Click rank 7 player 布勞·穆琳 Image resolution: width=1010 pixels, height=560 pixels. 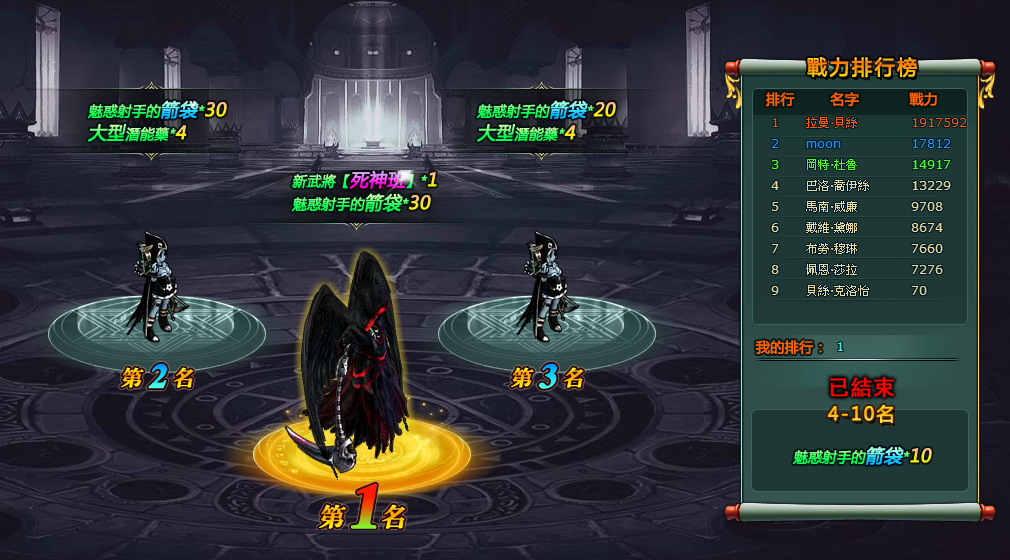pos(860,249)
